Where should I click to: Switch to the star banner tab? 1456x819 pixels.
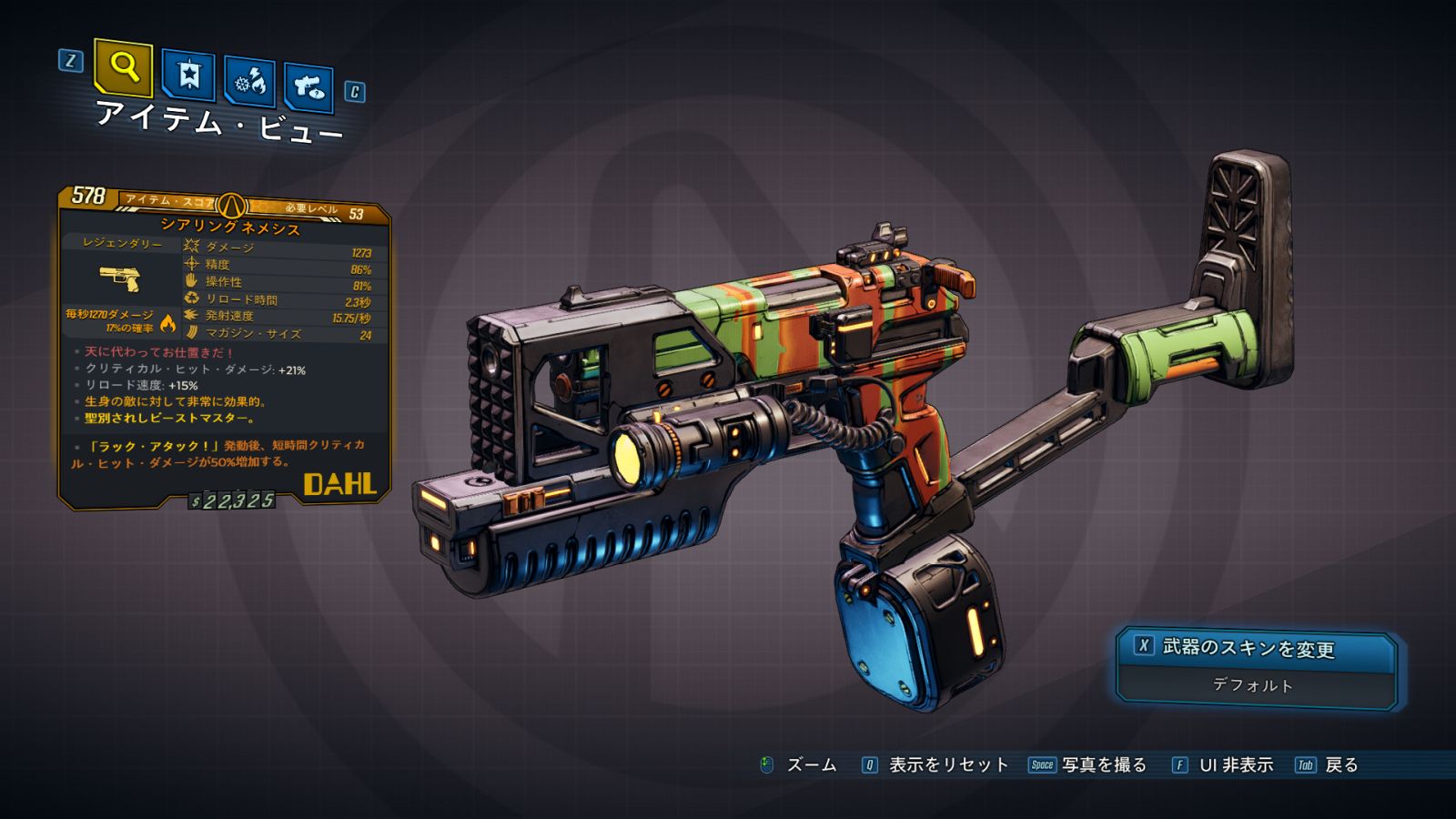pos(188,75)
